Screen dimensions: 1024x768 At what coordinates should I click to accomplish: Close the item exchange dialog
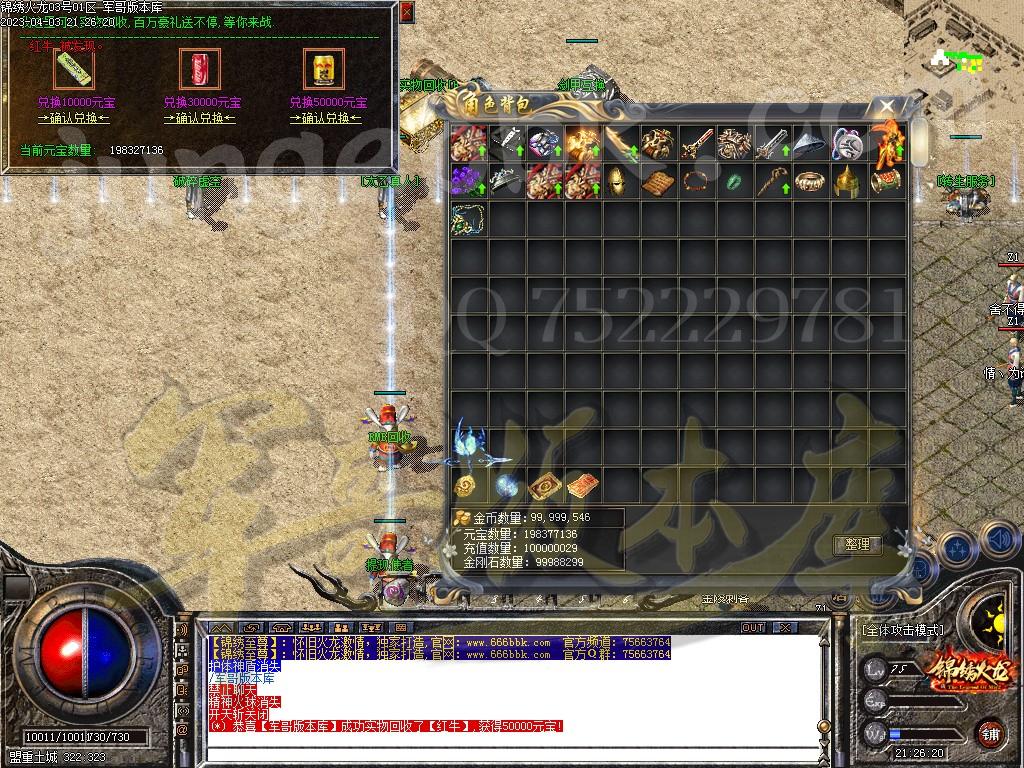(x=405, y=13)
